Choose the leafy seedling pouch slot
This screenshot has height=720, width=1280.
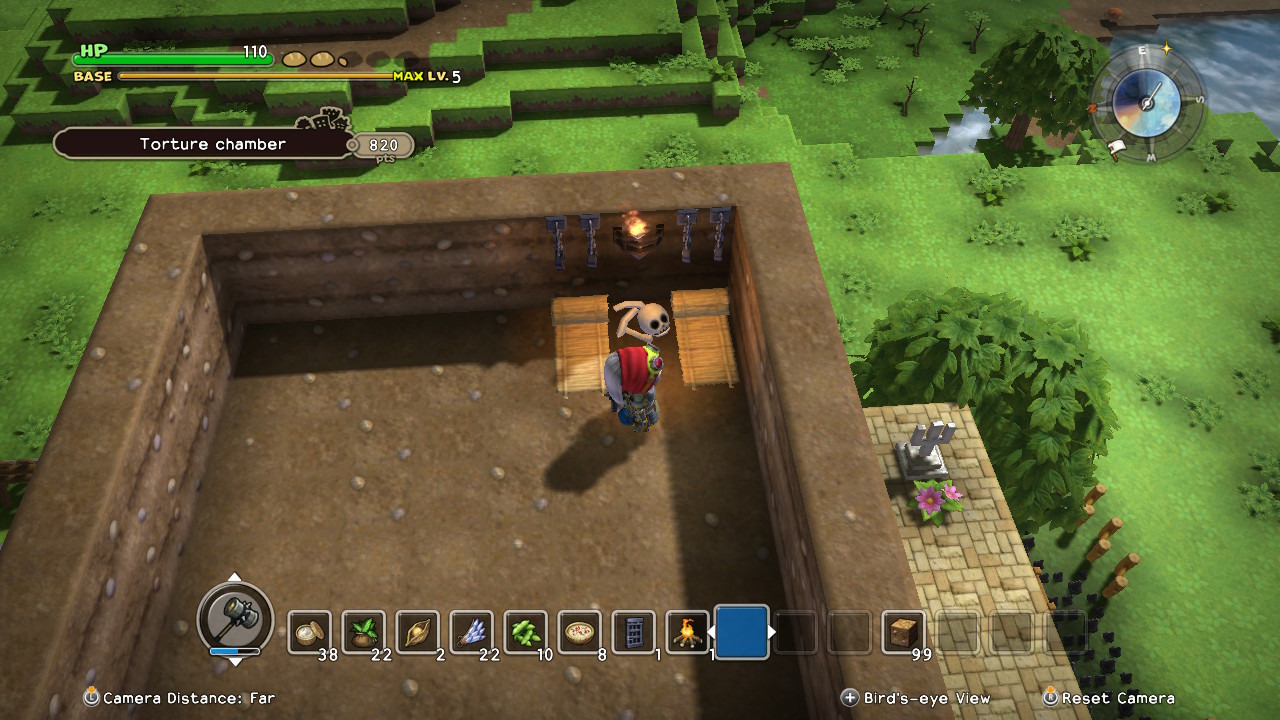point(364,632)
